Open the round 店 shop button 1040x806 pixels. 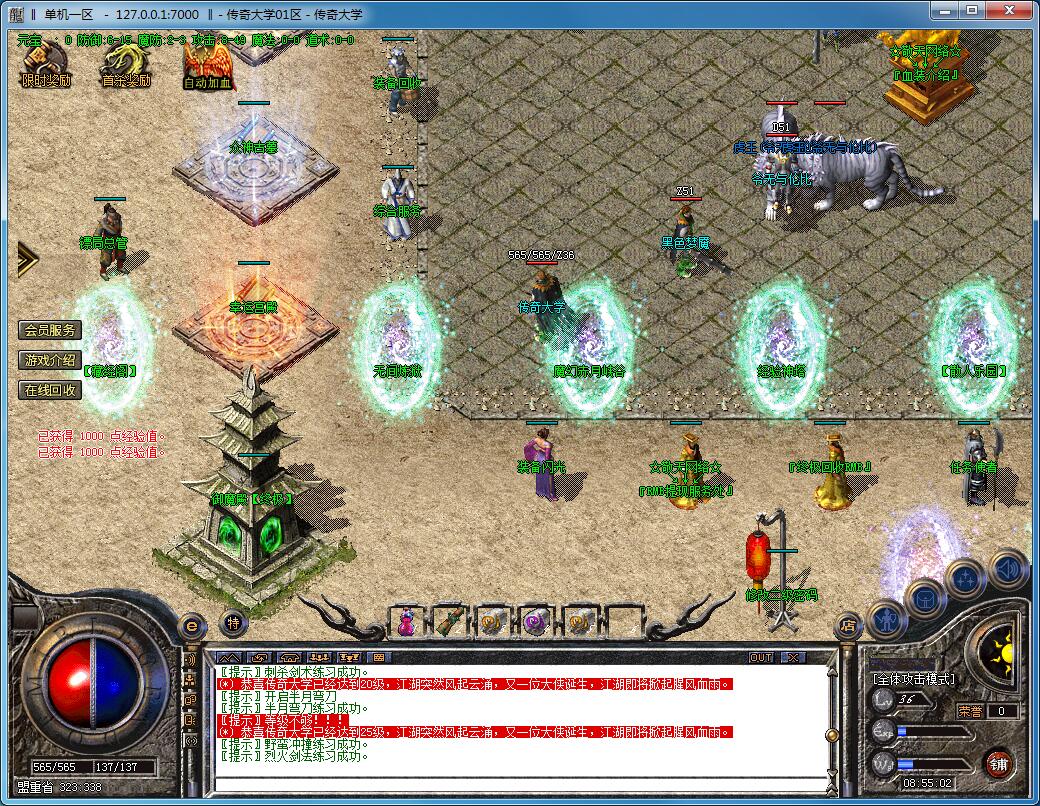click(x=847, y=627)
